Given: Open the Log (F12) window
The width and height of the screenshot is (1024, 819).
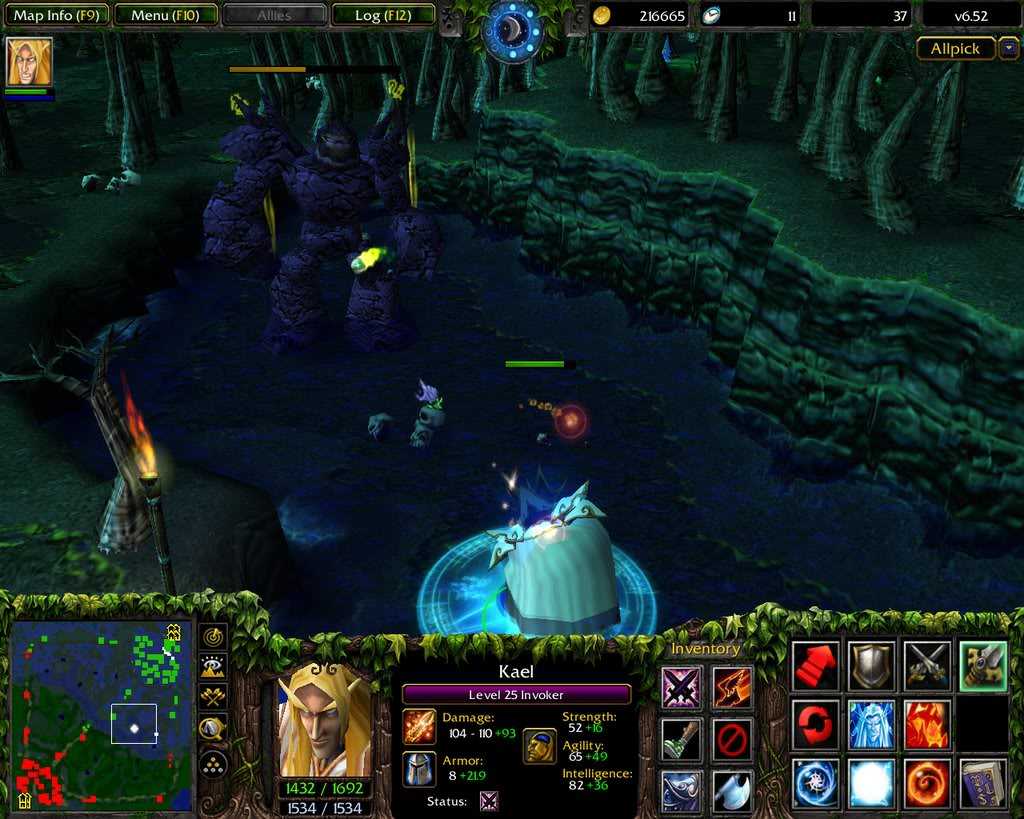Looking at the screenshot, I should click(382, 15).
